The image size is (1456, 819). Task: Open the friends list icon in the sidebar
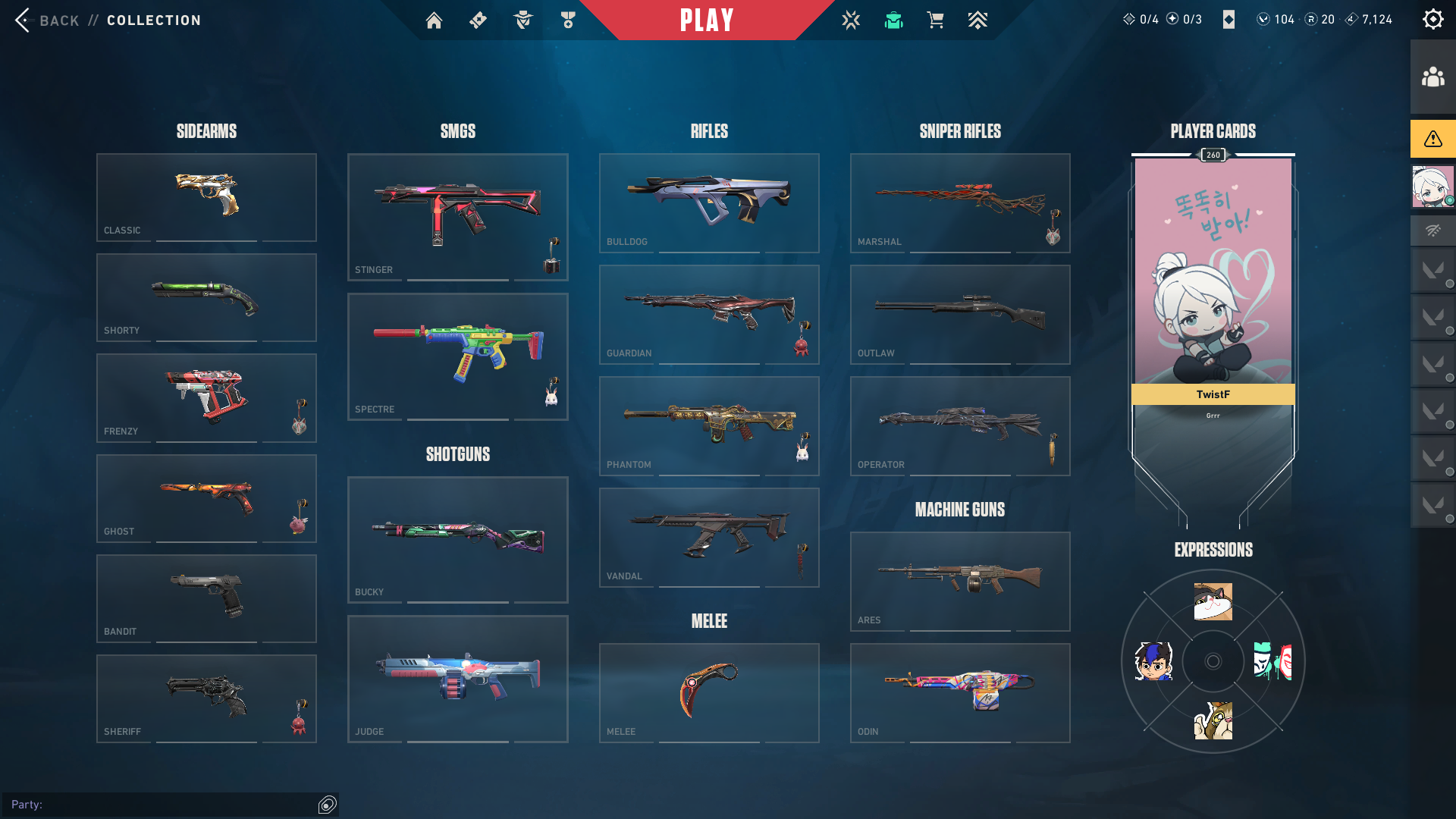(1432, 75)
